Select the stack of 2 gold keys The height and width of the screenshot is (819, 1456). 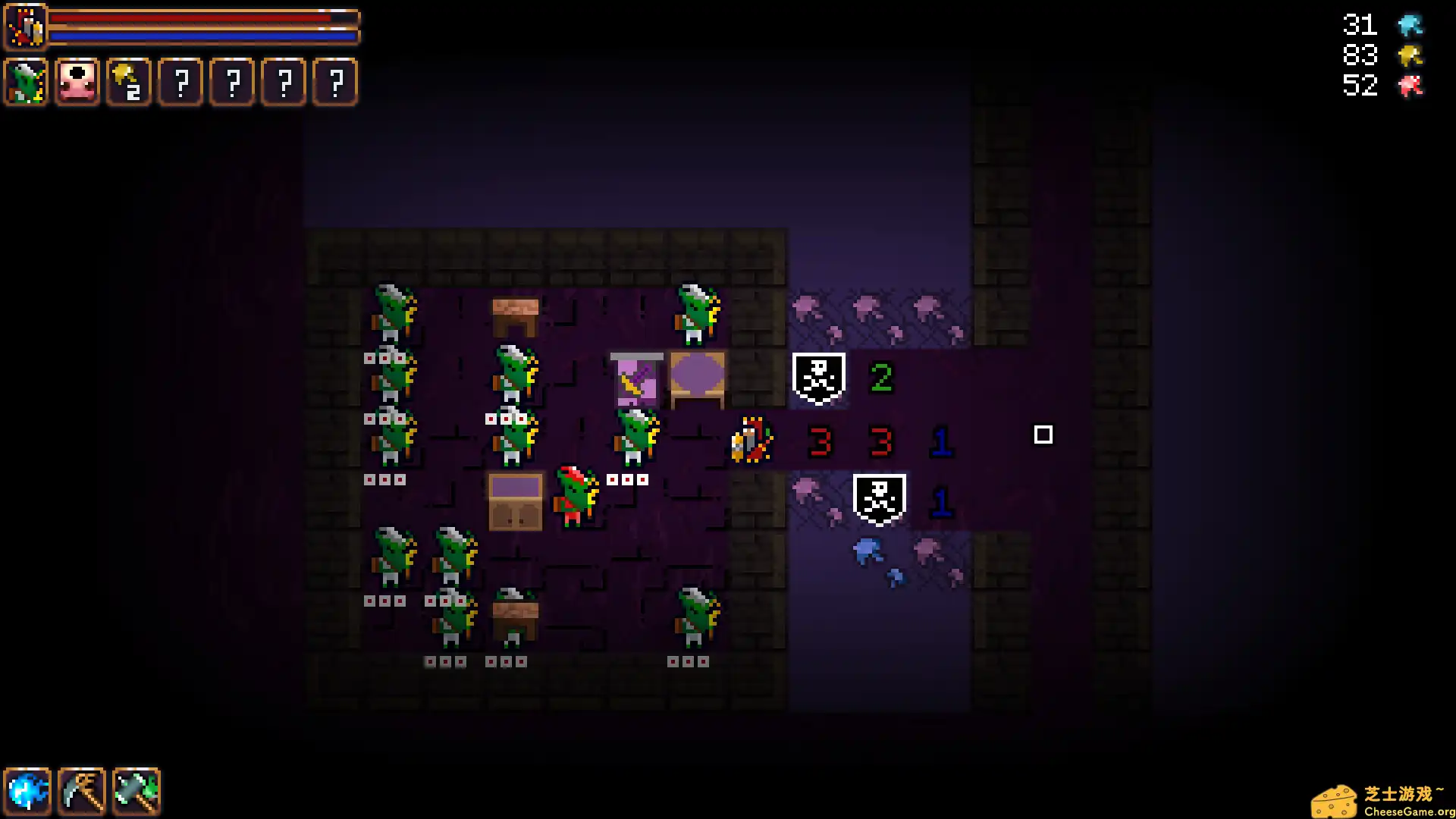128,83
